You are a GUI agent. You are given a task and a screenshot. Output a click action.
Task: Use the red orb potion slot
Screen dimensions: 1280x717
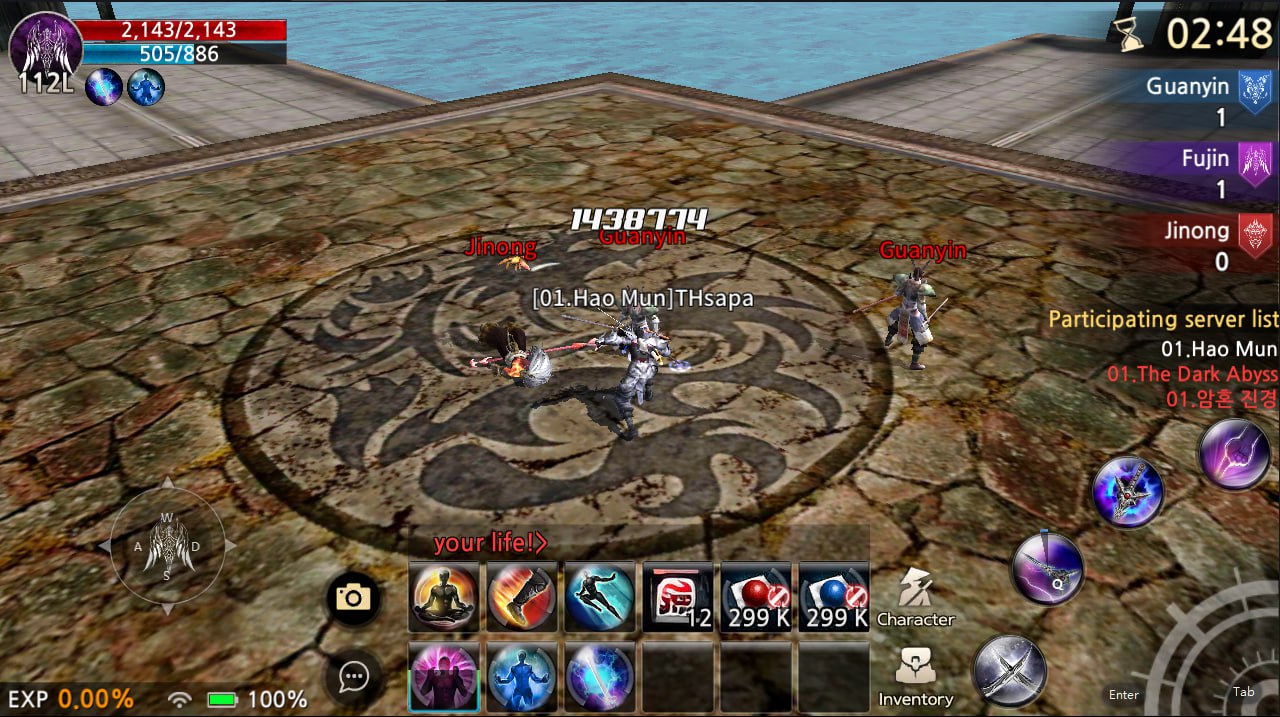point(756,597)
